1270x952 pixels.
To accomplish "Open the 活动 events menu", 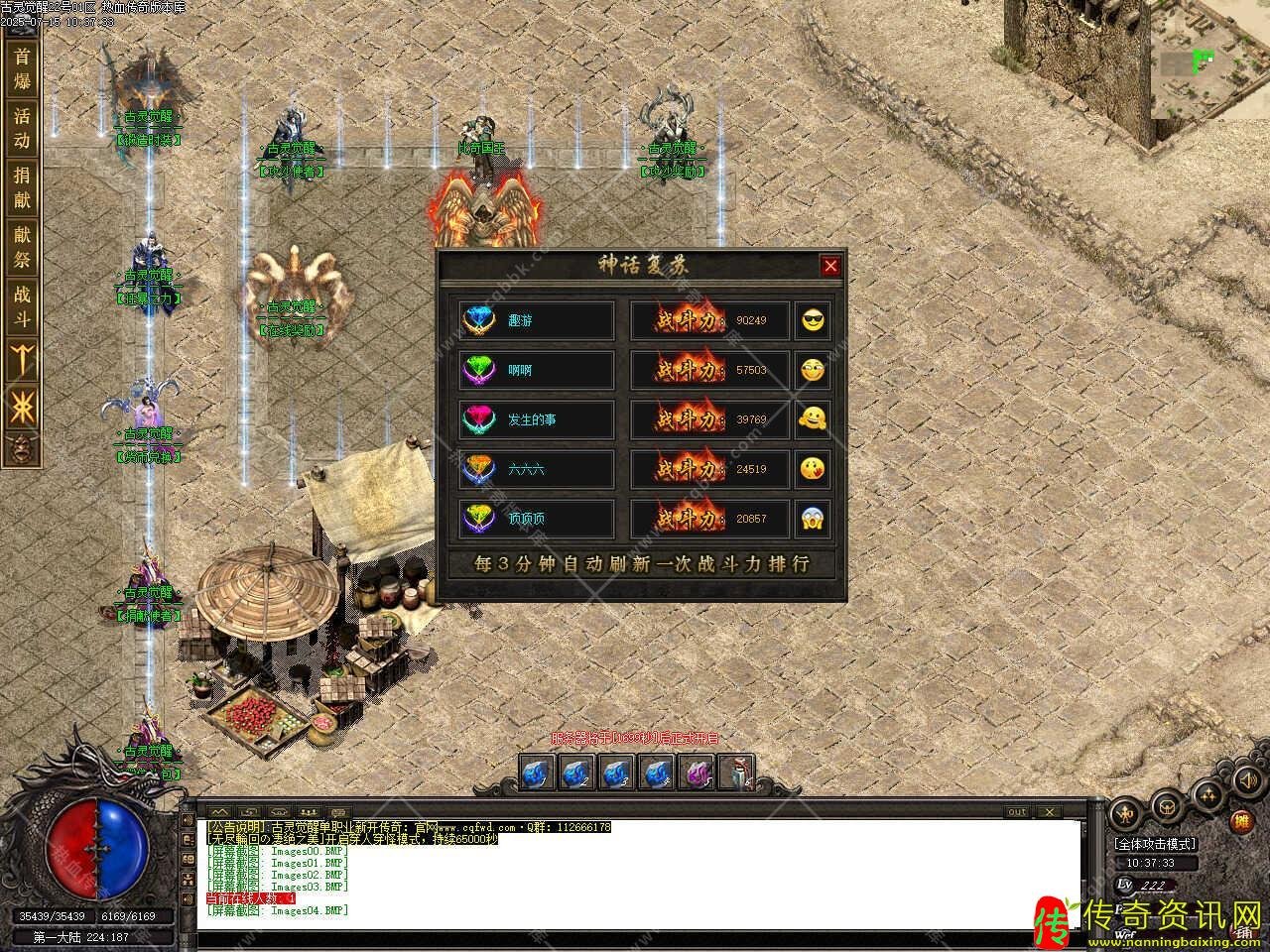I will pyautogui.click(x=22, y=128).
